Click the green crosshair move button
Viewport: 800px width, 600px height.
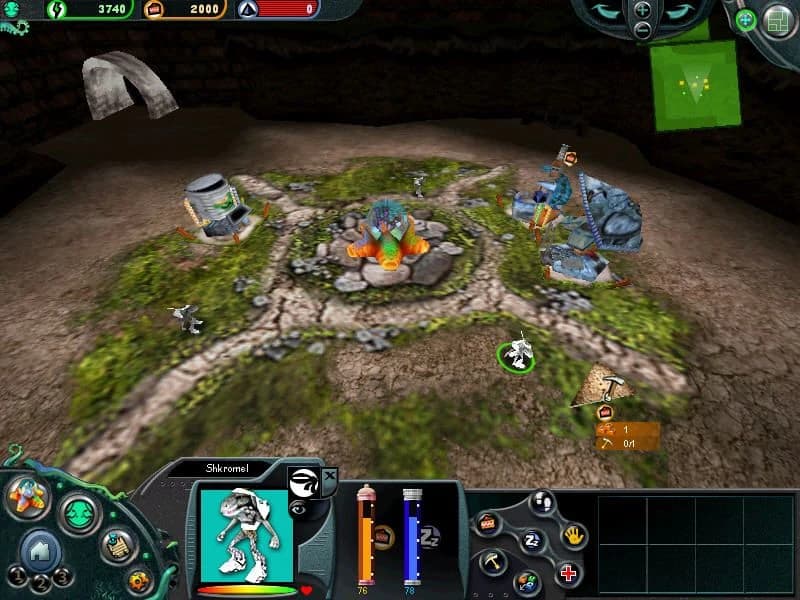(746, 19)
